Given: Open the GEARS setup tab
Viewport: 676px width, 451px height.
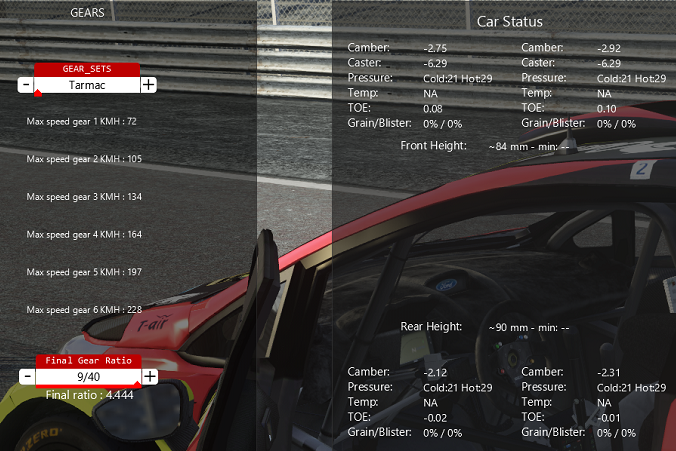Looking at the screenshot, I should [x=88, y=13].
